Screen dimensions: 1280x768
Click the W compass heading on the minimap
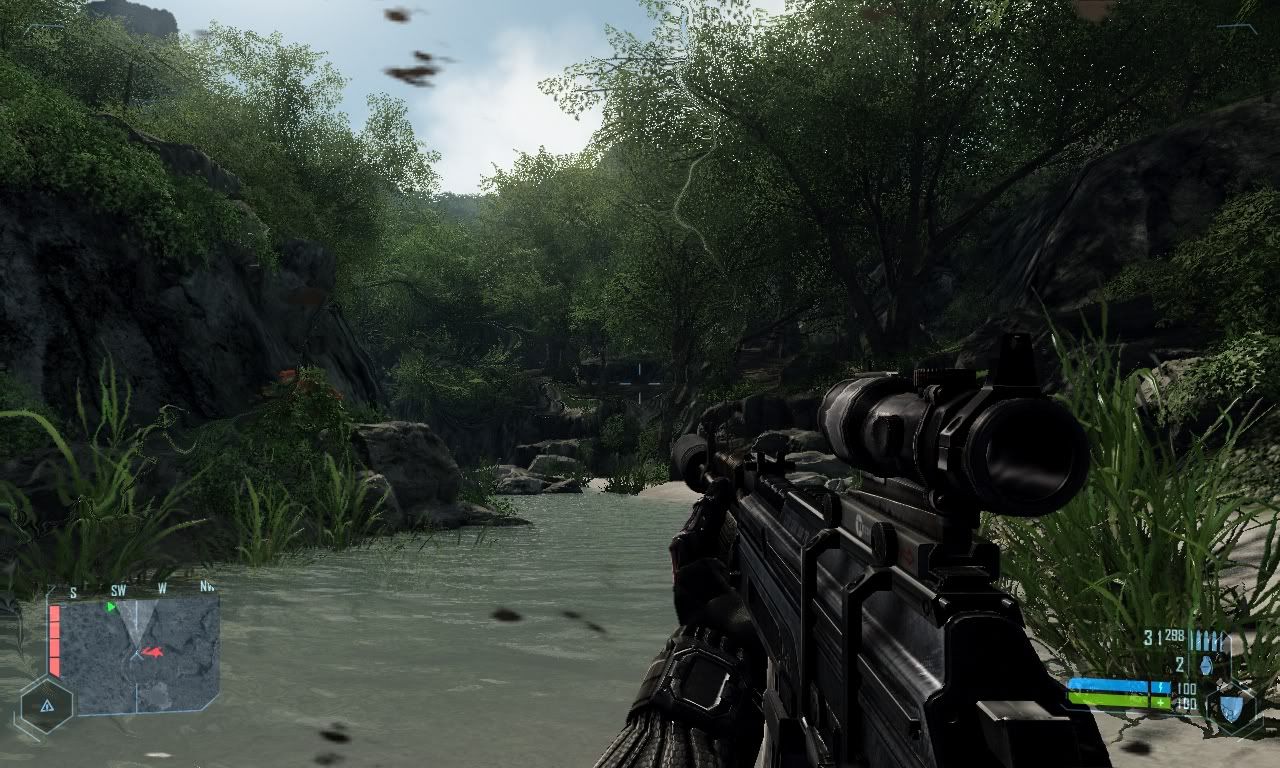click(162, 589)
